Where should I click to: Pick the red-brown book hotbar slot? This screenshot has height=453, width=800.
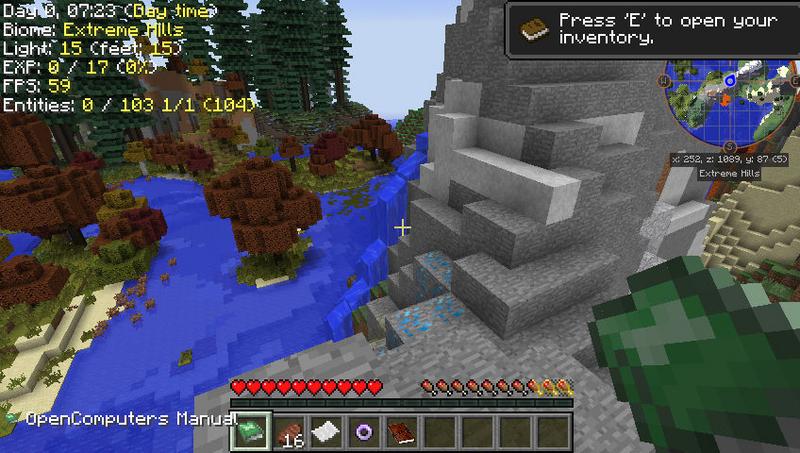pyautogui.click(x=401, y=431)
